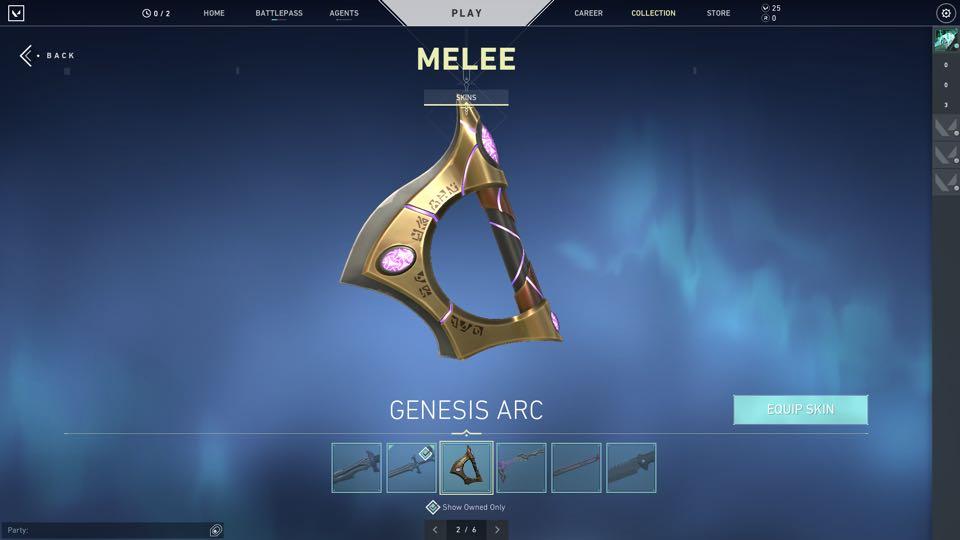Toggle Show Owned Only
This screenshot has height=540, width=960.
click(x=433, y=507)
